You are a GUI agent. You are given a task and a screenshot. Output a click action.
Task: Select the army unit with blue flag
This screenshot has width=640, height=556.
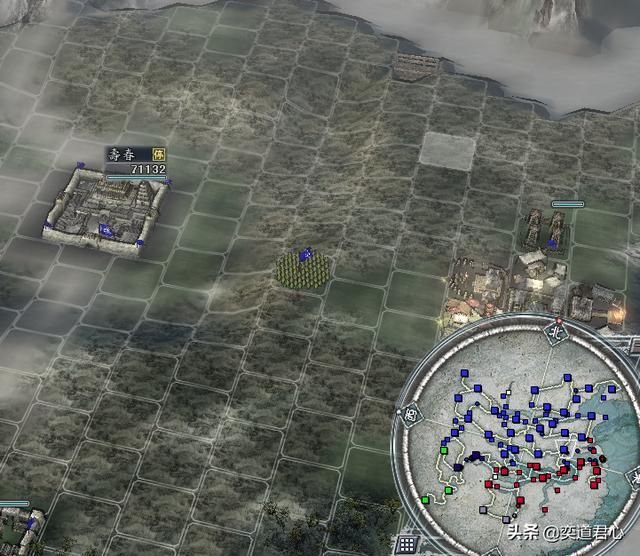303,268
